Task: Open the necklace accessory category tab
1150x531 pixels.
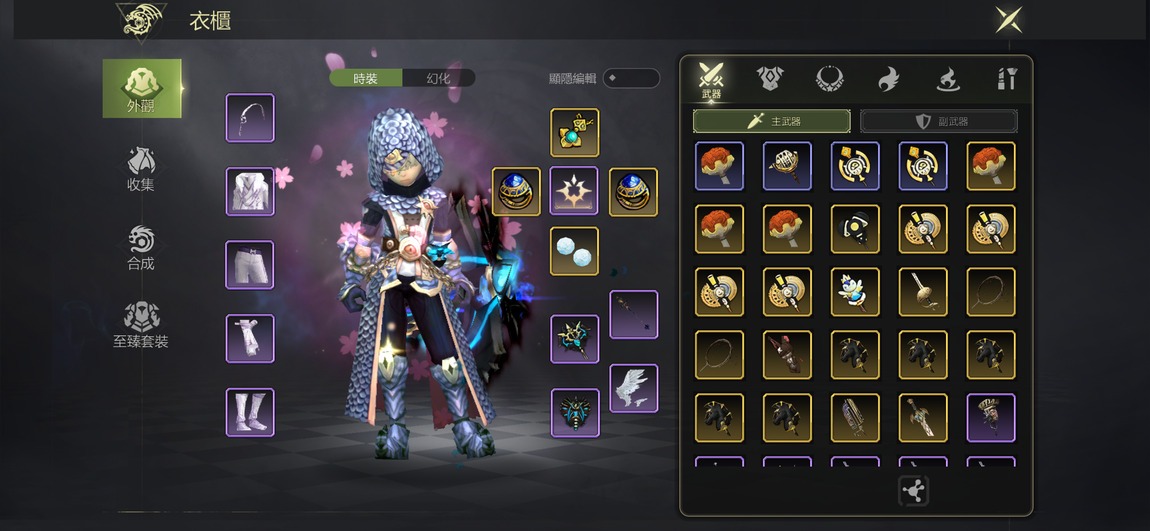Action: pos(829,78)
